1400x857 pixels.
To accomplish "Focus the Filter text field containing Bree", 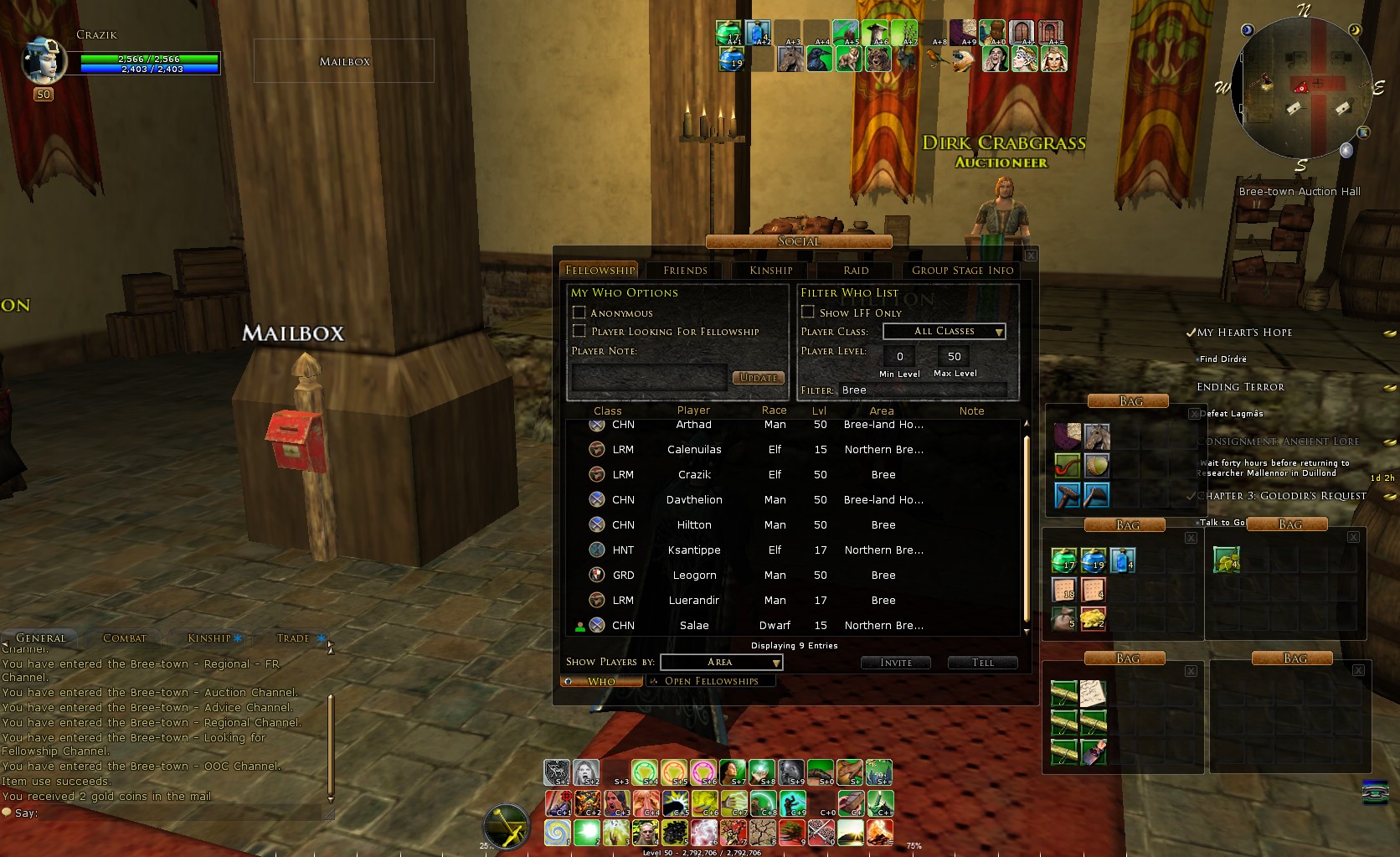I will pos(921,390).
